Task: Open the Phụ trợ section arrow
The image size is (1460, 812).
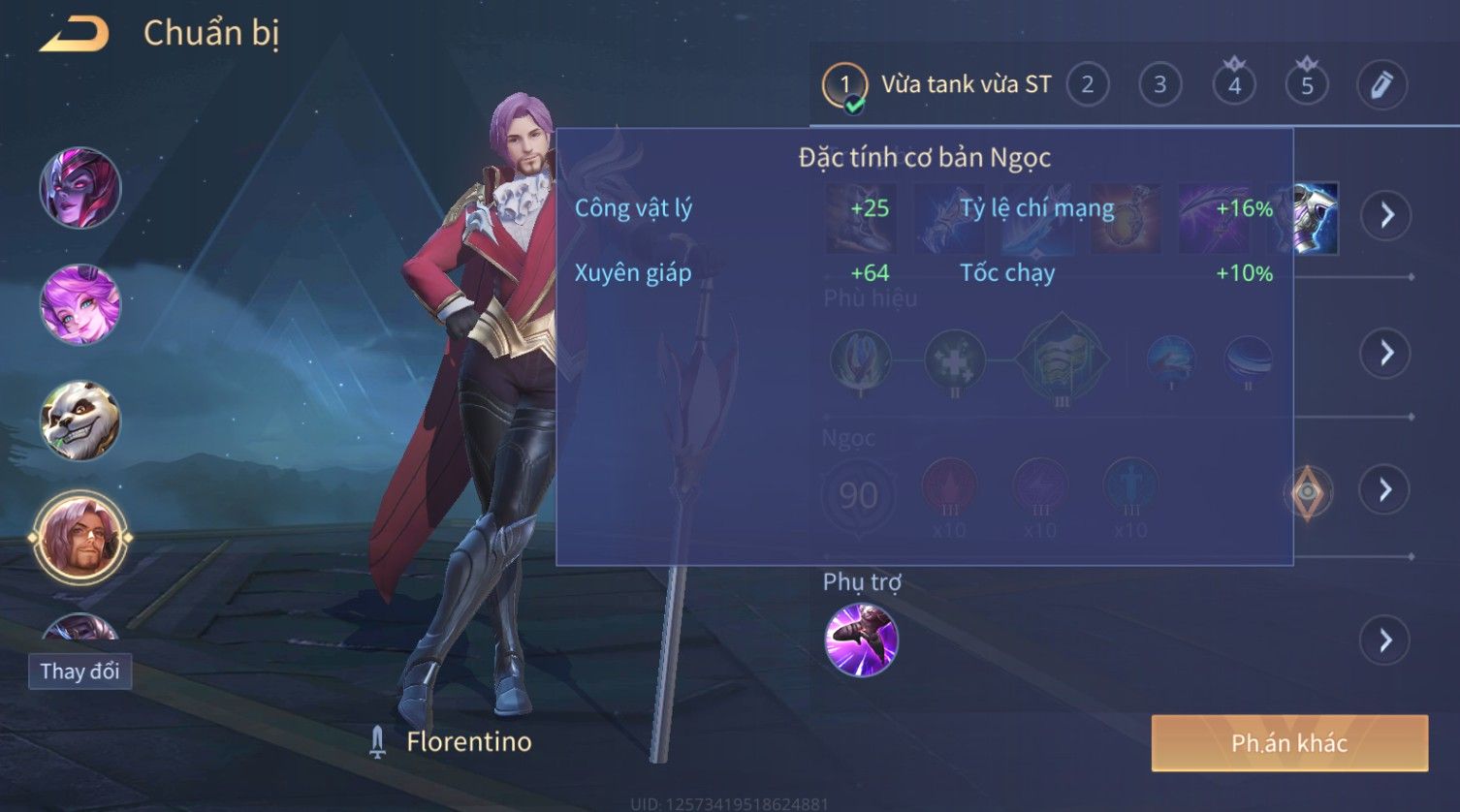Action: click(x=1386, y=640)
